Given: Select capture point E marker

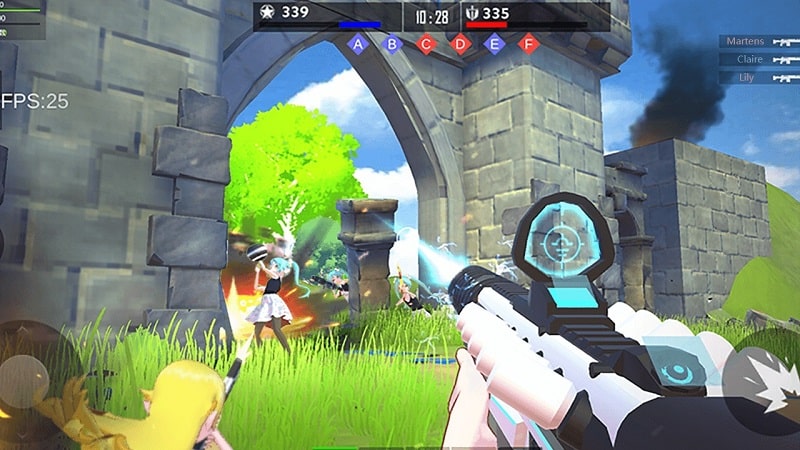Looking at the screenshot, I should (x=494, y=43).
